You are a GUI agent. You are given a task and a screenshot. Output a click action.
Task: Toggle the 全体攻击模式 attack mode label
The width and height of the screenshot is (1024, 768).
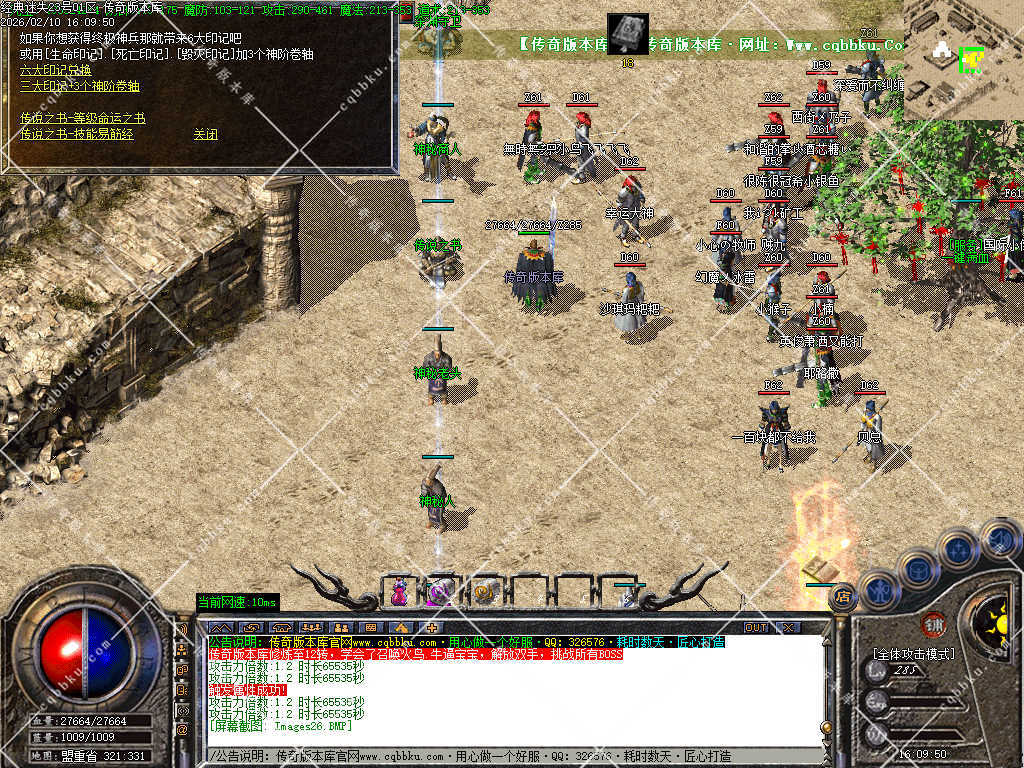[913, 654]
